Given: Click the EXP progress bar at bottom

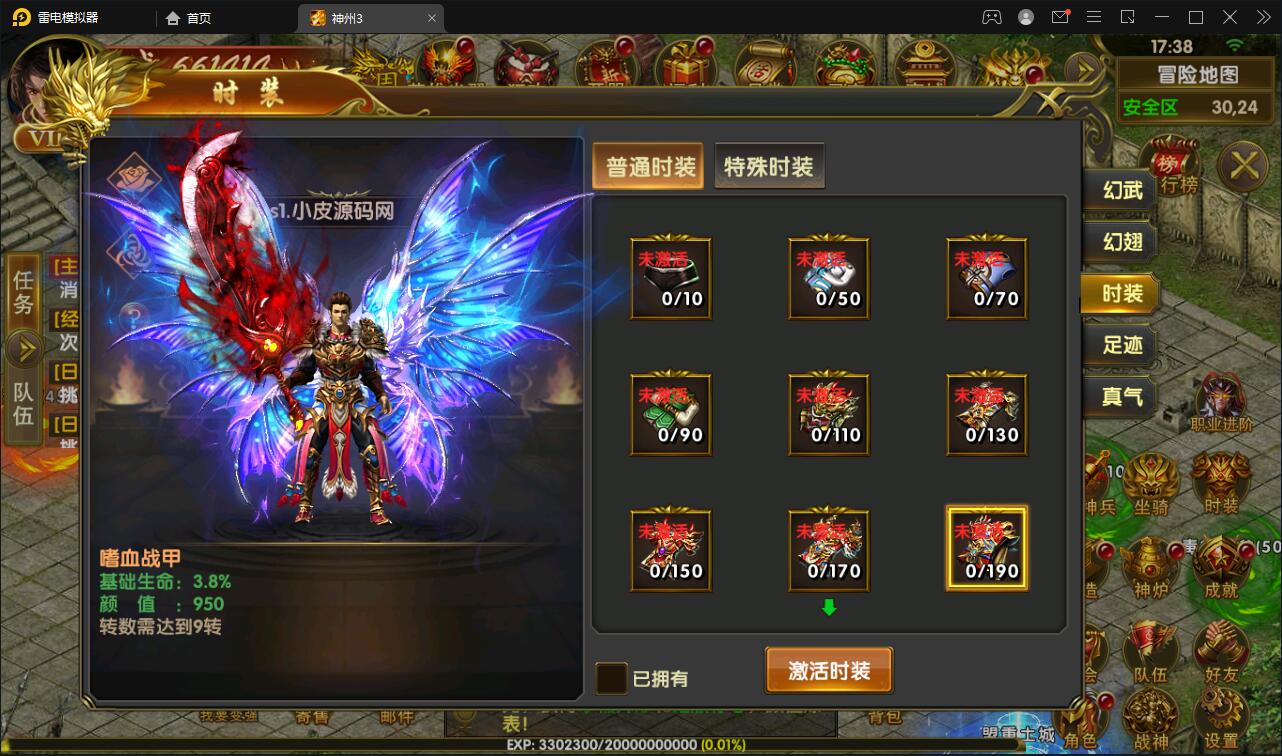Looking at the screenshot, I should tap(640, 745).
